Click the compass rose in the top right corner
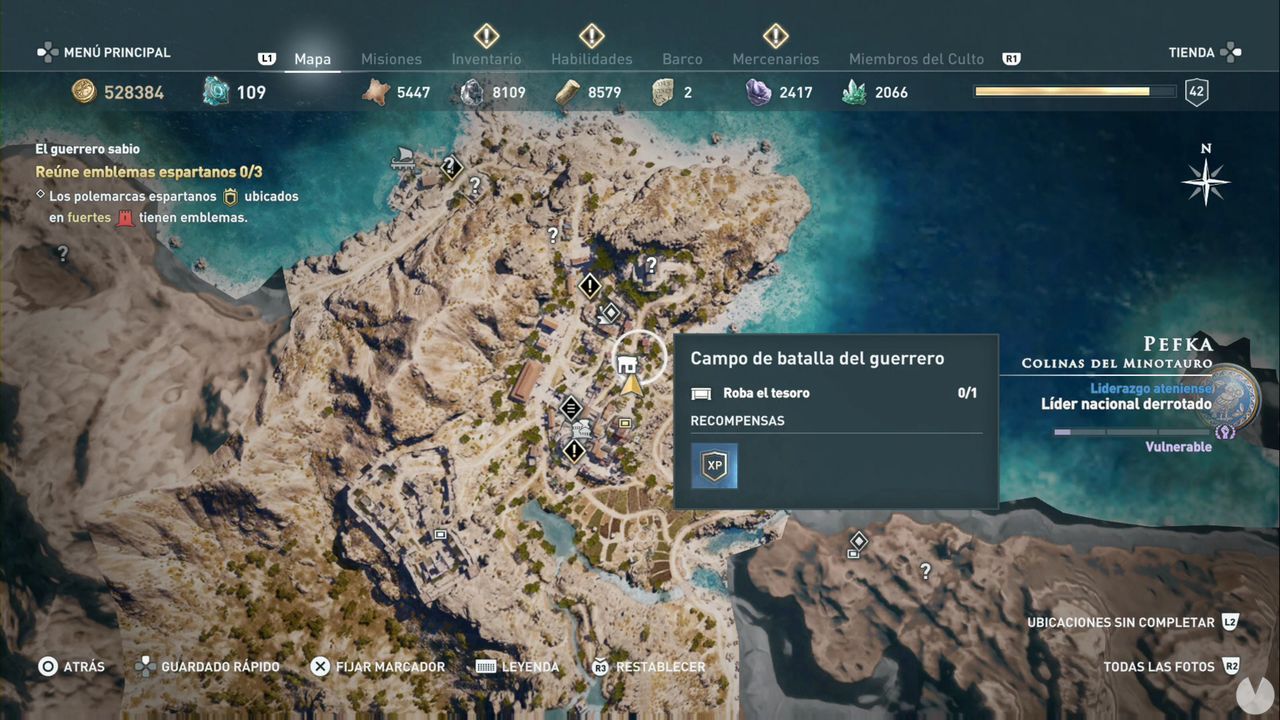 1206,182
